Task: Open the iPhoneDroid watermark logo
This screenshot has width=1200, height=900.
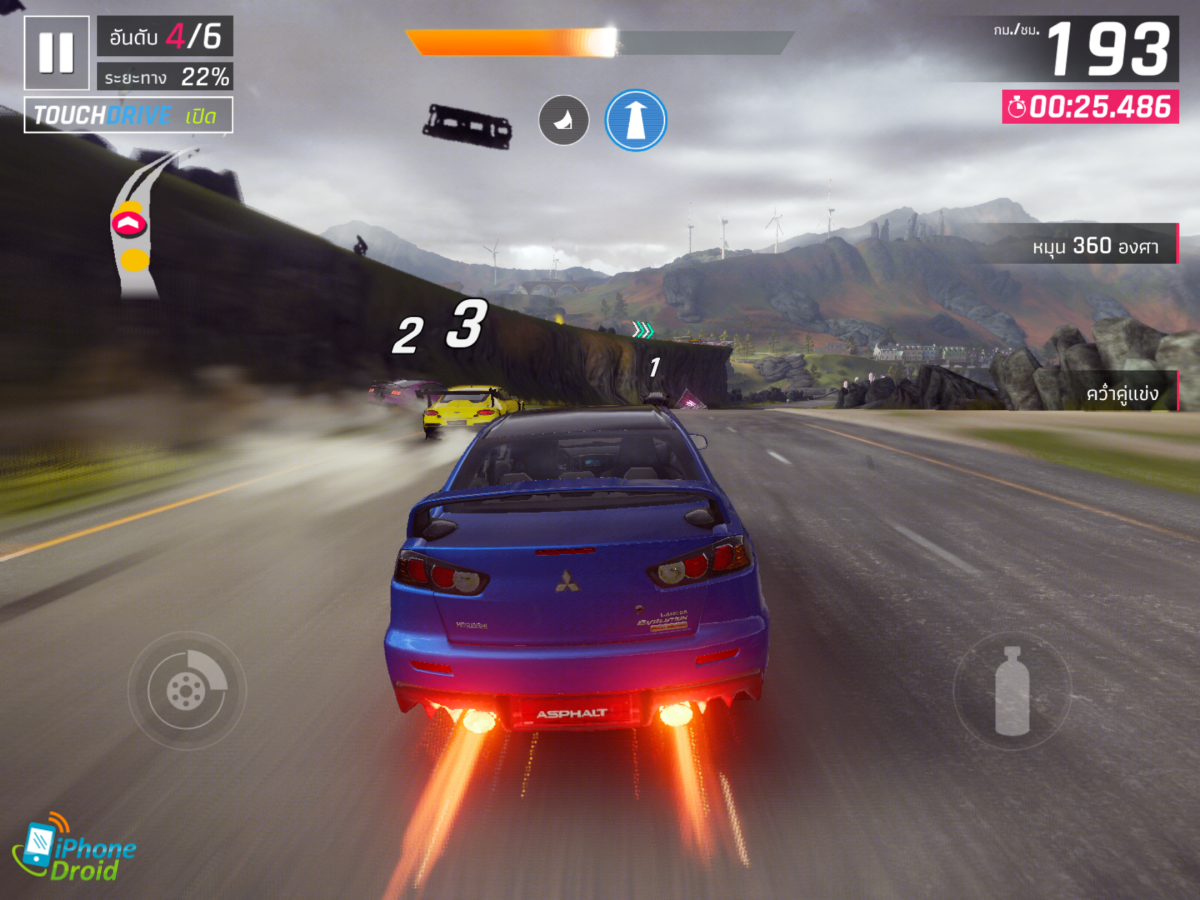Action: coord(73,848)
